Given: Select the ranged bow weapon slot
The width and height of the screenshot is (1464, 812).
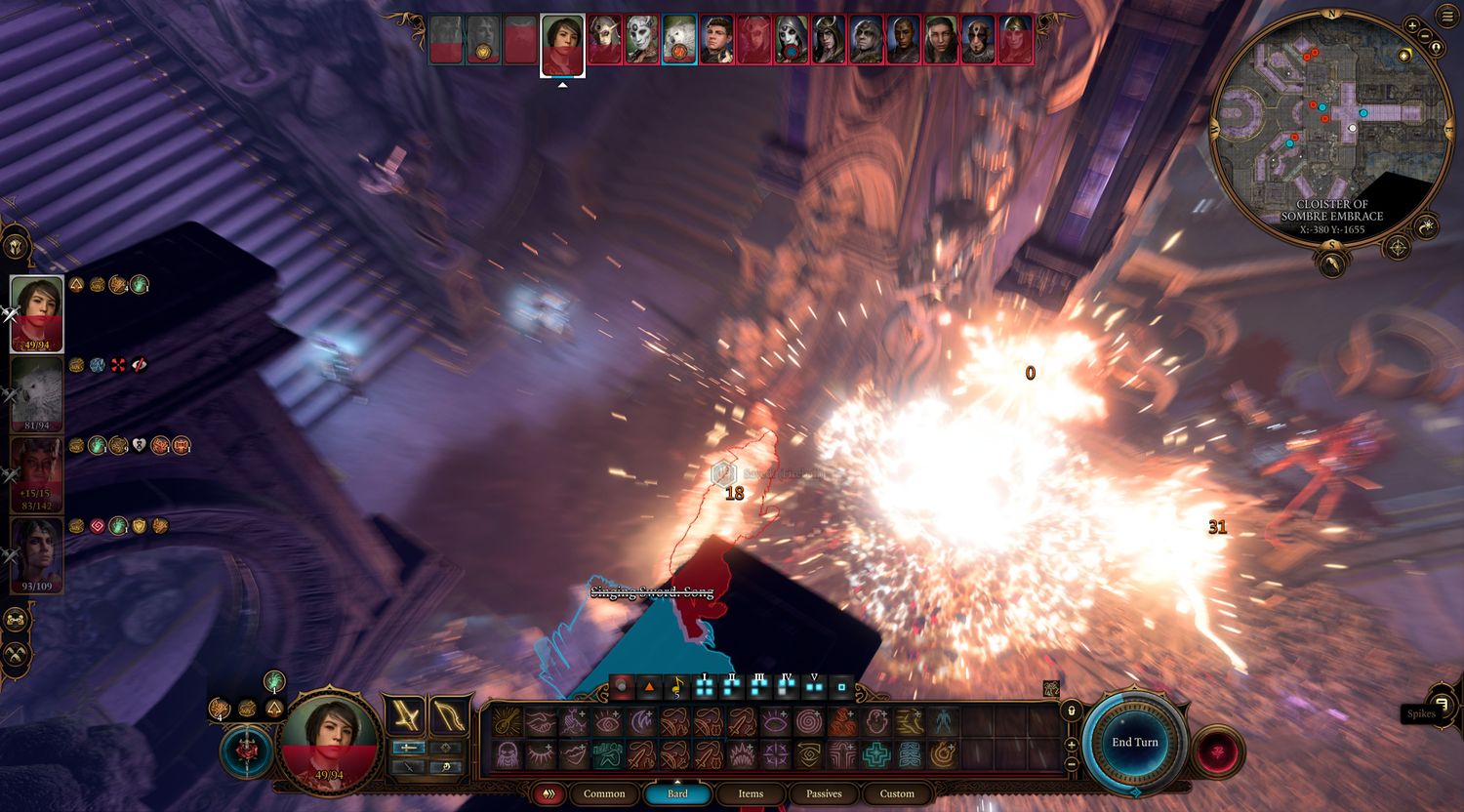Looking at the screenshot, I should pos(449,715).
